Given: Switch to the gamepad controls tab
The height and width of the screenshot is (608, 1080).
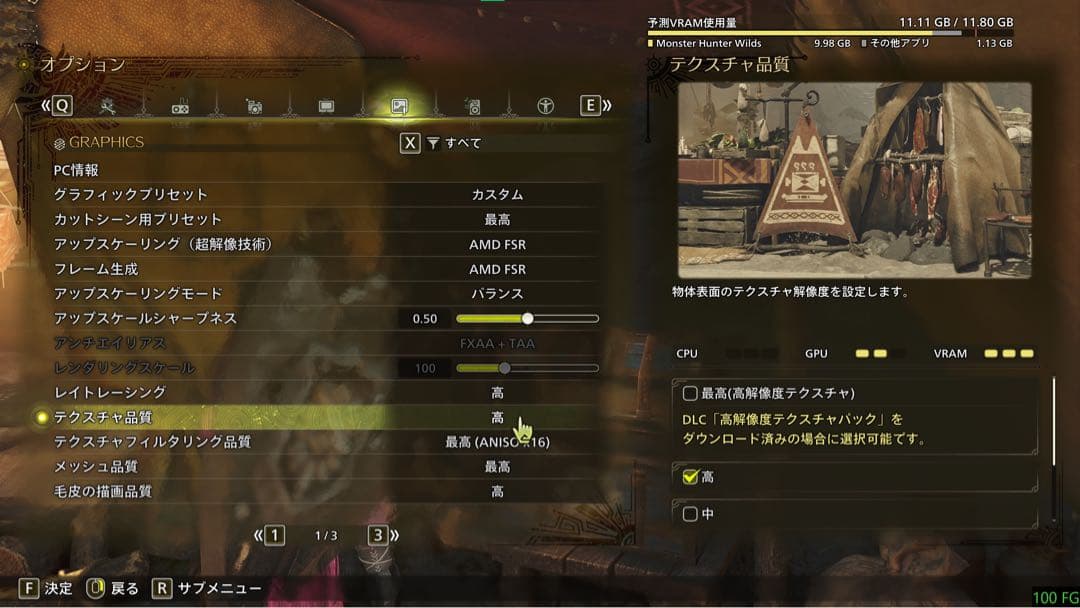Looking at the screenshot, I should (x=181, y=107).
